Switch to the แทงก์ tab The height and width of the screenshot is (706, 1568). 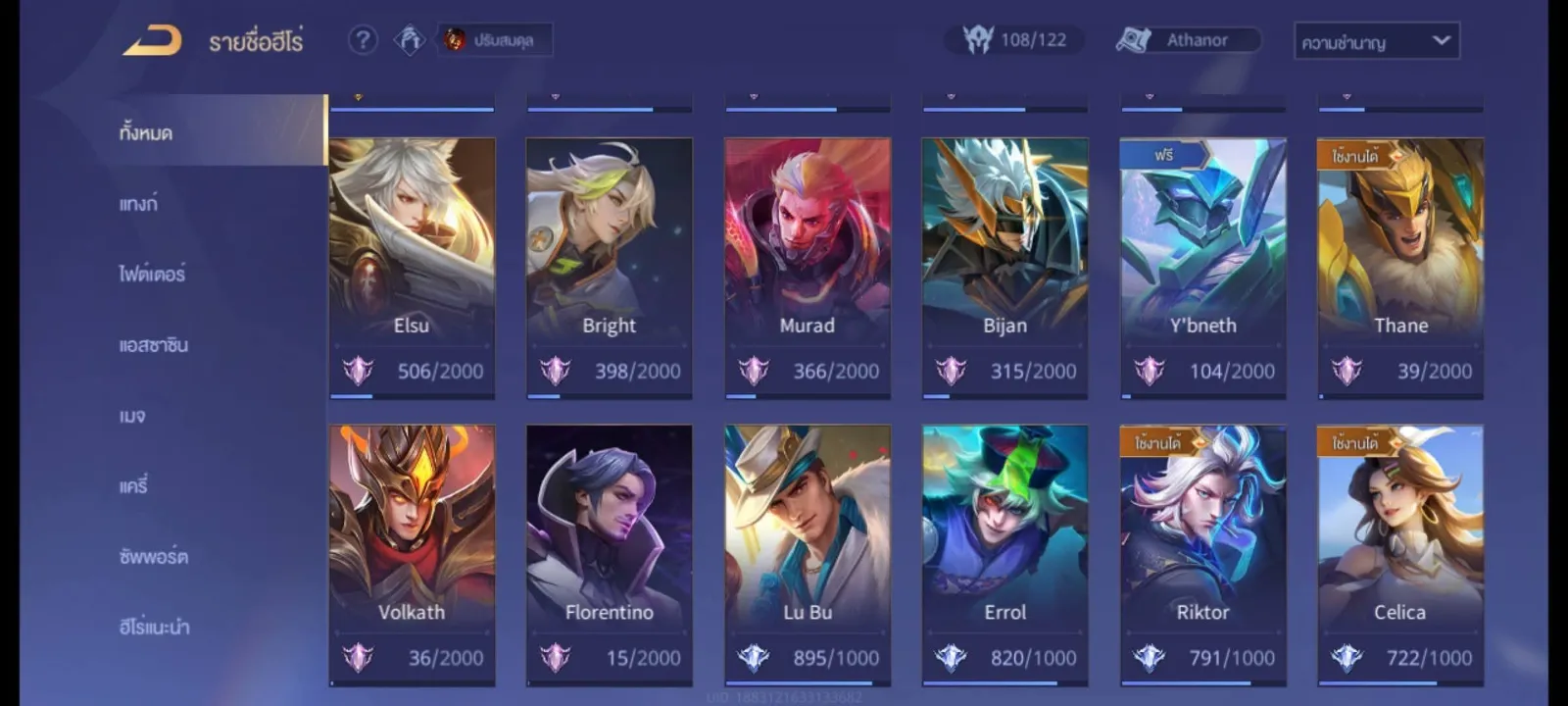coord(138,204)
